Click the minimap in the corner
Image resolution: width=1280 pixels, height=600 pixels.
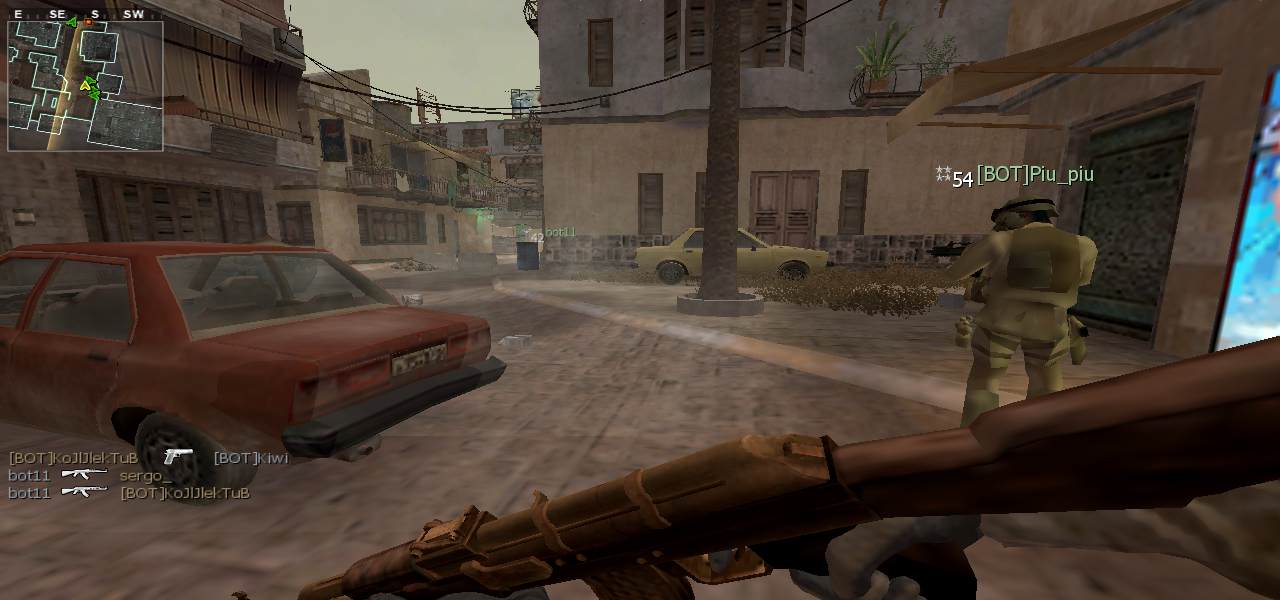(85, 86)
